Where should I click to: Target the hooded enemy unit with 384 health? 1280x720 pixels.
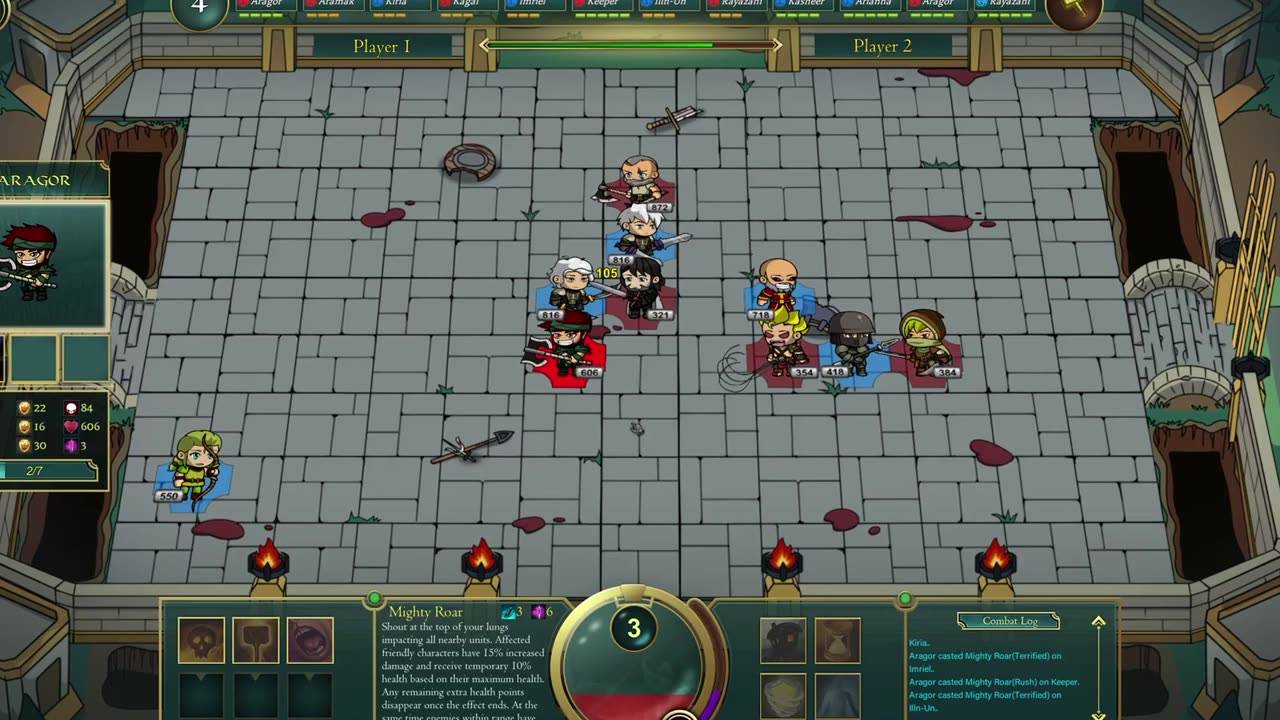[x=924, y=344]
